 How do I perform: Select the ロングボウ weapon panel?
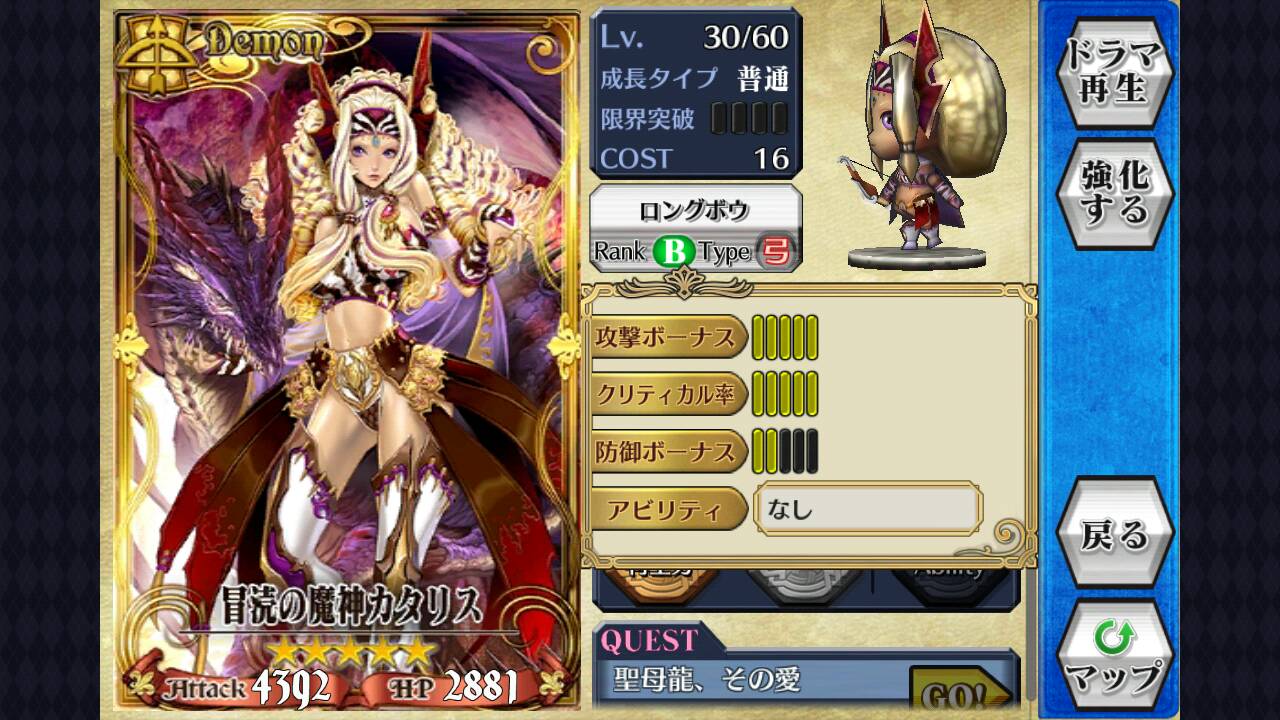(x=696, y=229)
